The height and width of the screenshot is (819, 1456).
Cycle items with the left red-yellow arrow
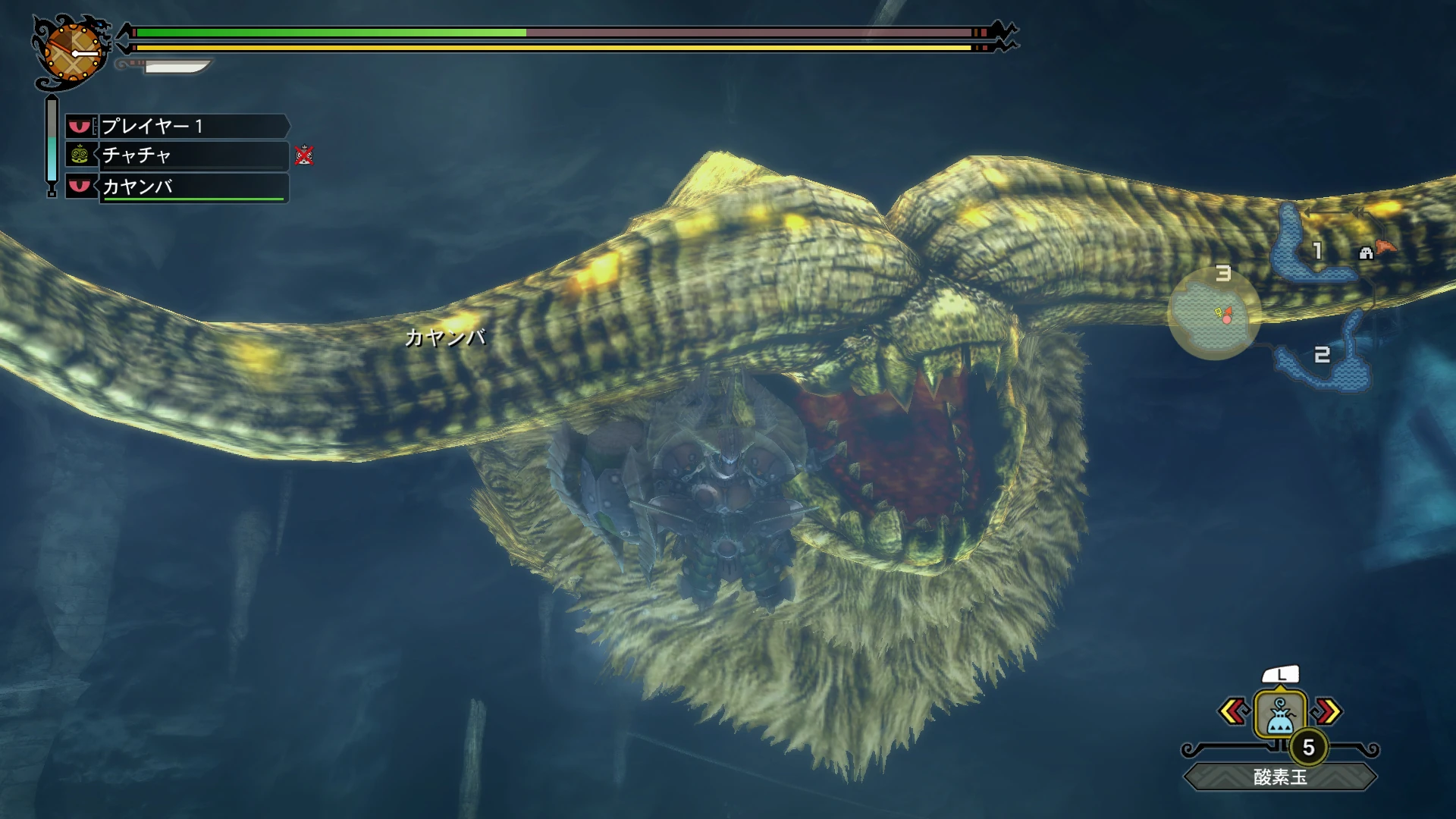1234,711
